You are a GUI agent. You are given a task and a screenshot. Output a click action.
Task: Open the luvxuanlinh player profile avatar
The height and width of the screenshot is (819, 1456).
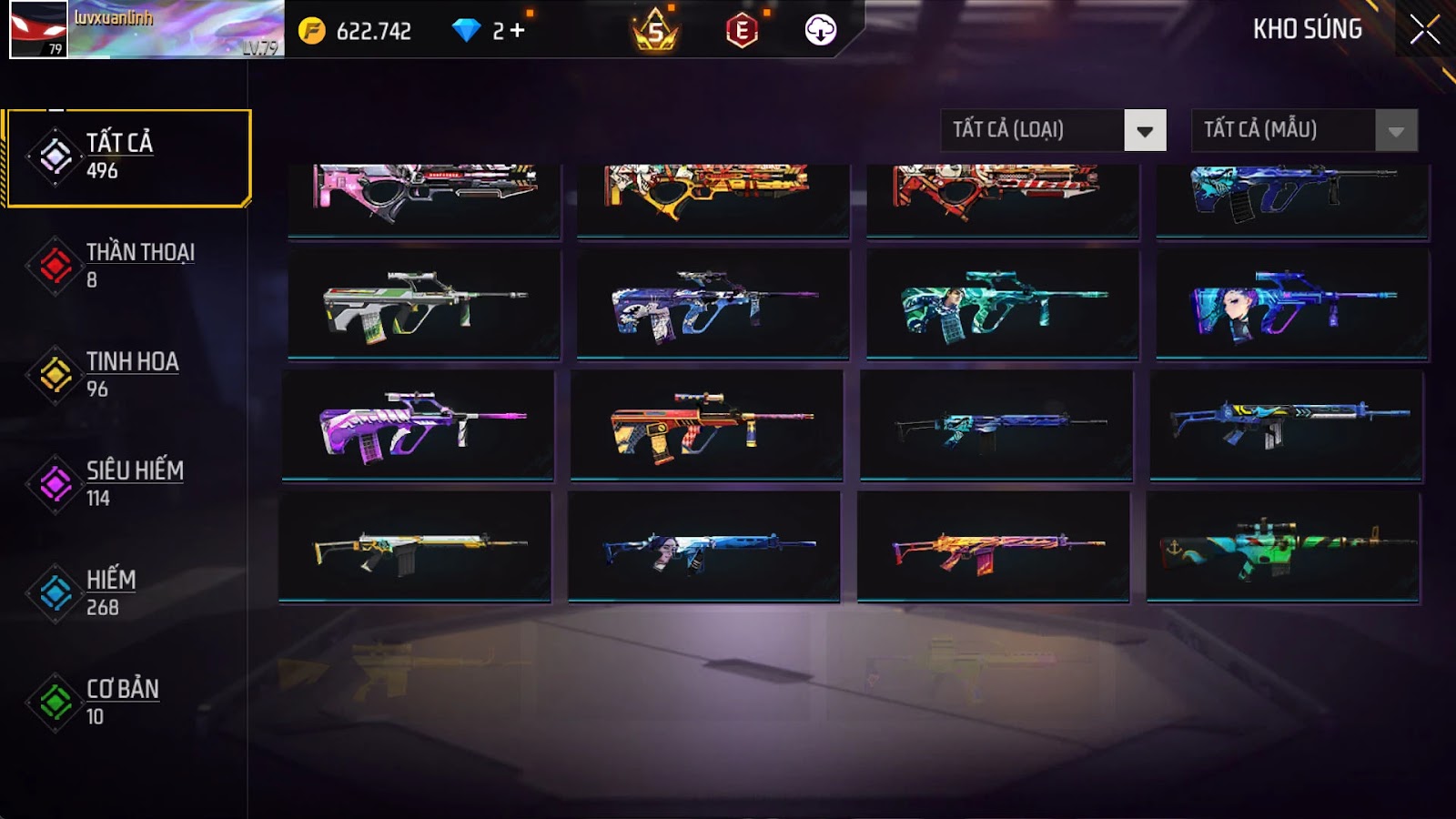[x=38, y=29]
